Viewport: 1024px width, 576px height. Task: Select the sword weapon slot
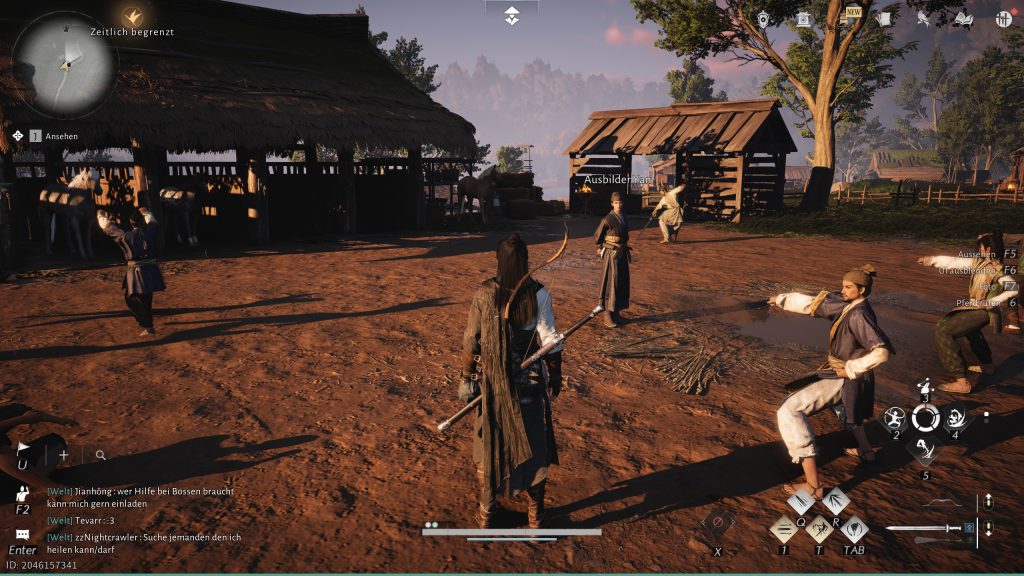coord(927,528)
